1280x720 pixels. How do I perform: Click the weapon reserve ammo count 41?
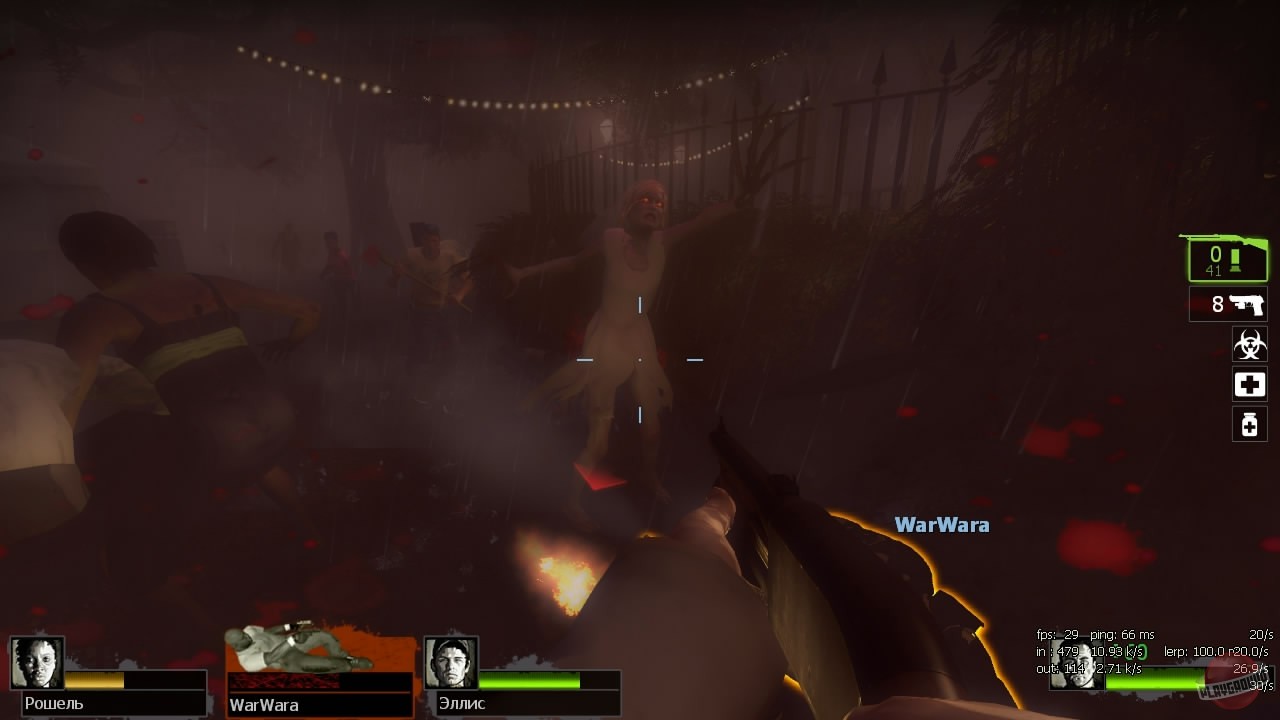coord(1214,268)
